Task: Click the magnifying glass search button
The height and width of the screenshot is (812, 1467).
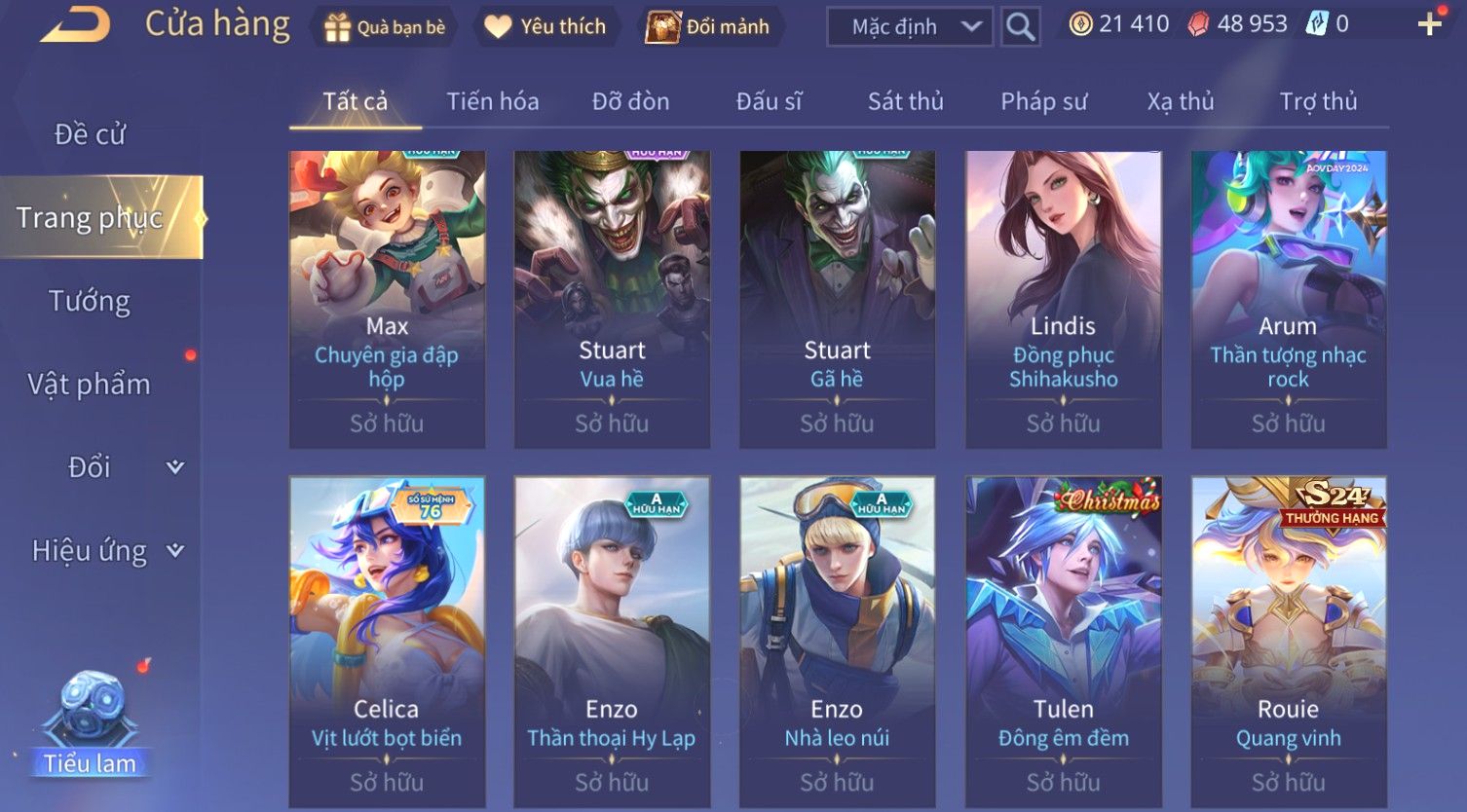Action: click(x=1020, y=27)
